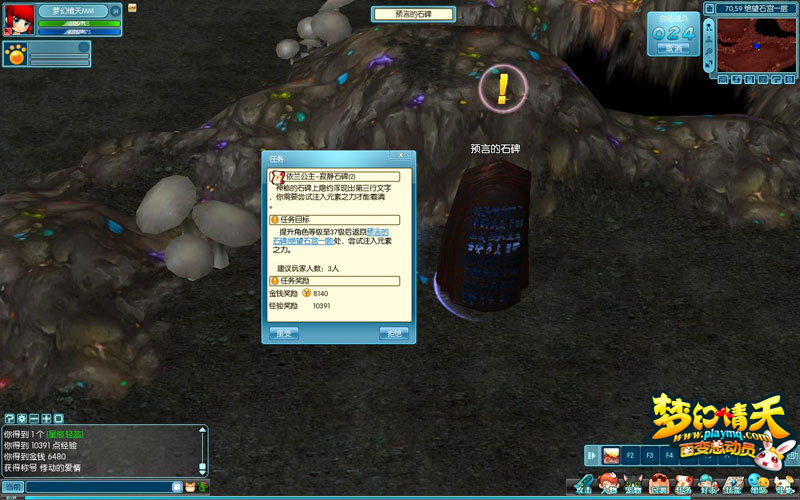Use the skill in the first hotbar slot

(x=610, y=456)
